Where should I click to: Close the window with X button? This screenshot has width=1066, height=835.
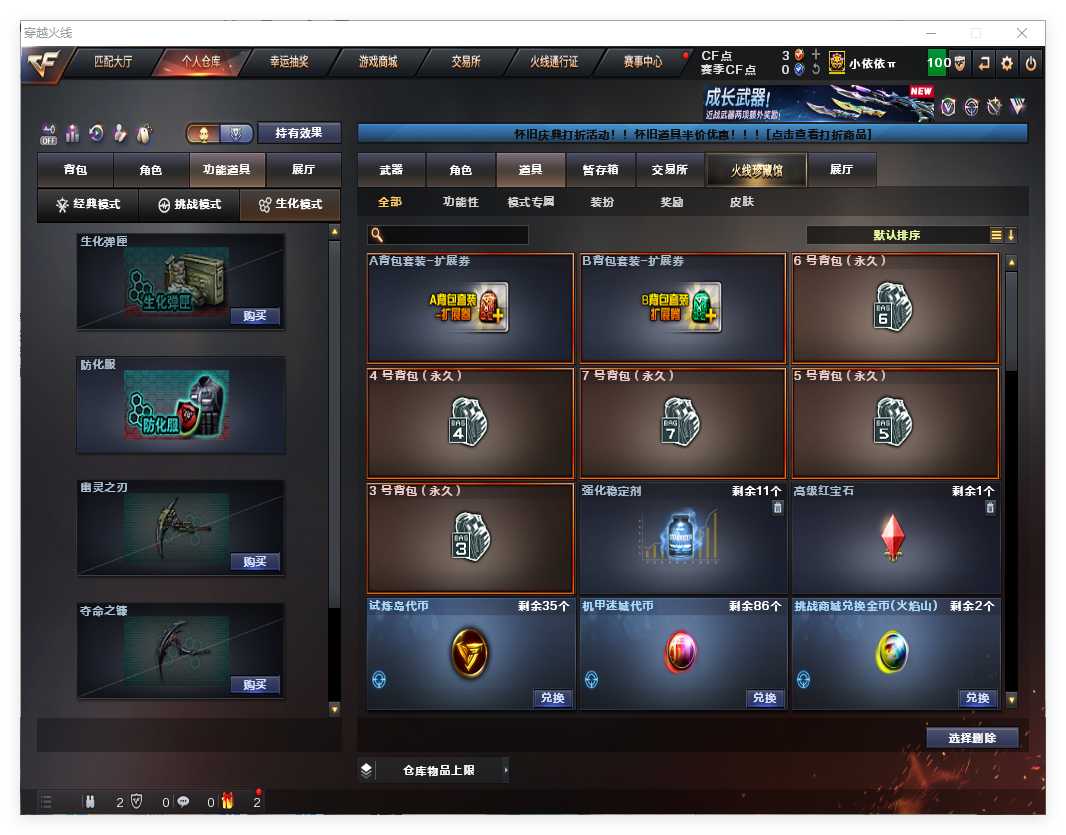(x=1022, y=33)
